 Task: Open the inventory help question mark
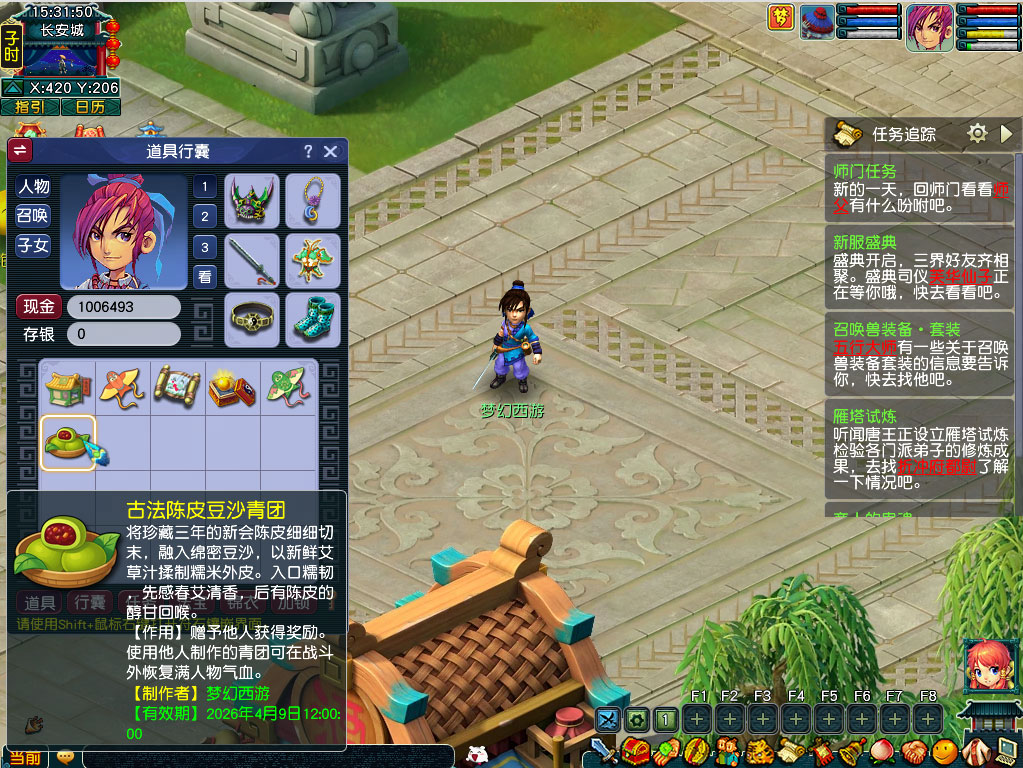coord(308,152)
